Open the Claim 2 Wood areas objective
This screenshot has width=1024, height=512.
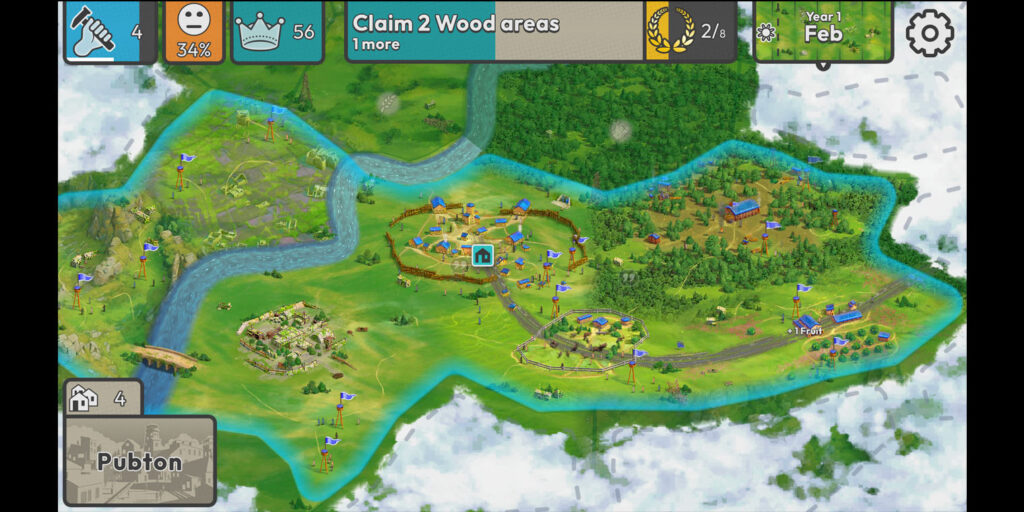(495, 31)
